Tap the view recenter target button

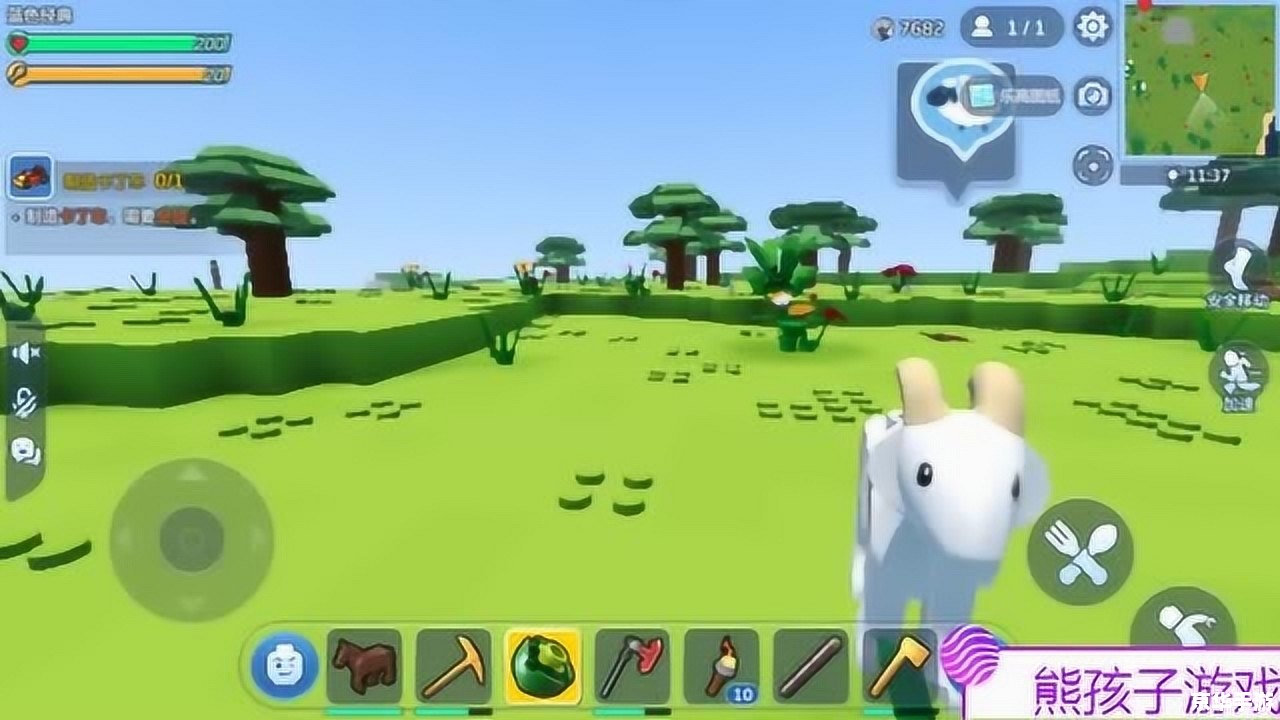[1093, 164]
